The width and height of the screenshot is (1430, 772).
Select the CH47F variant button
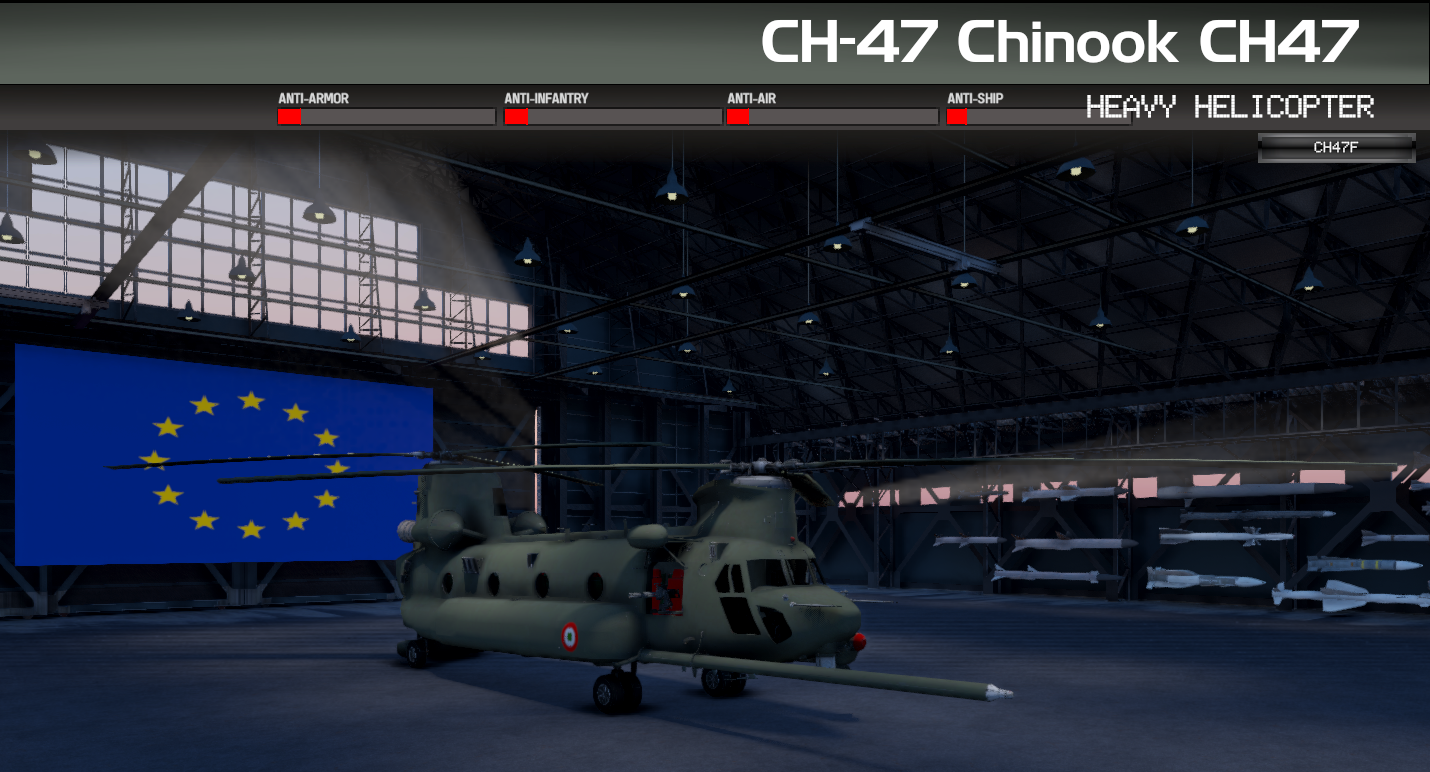[1336, 148]
